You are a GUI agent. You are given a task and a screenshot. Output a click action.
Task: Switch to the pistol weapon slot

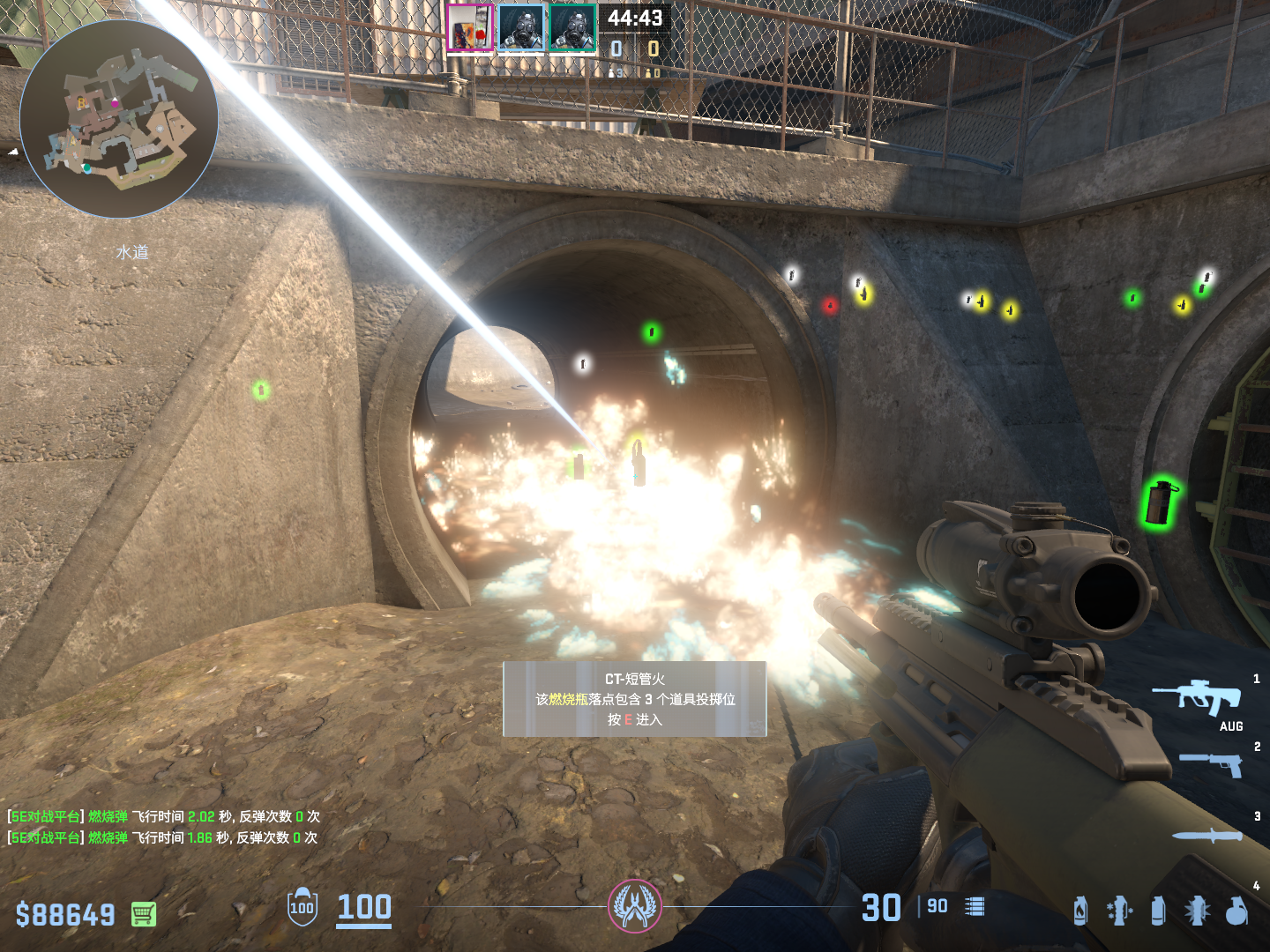point(1211,763)
